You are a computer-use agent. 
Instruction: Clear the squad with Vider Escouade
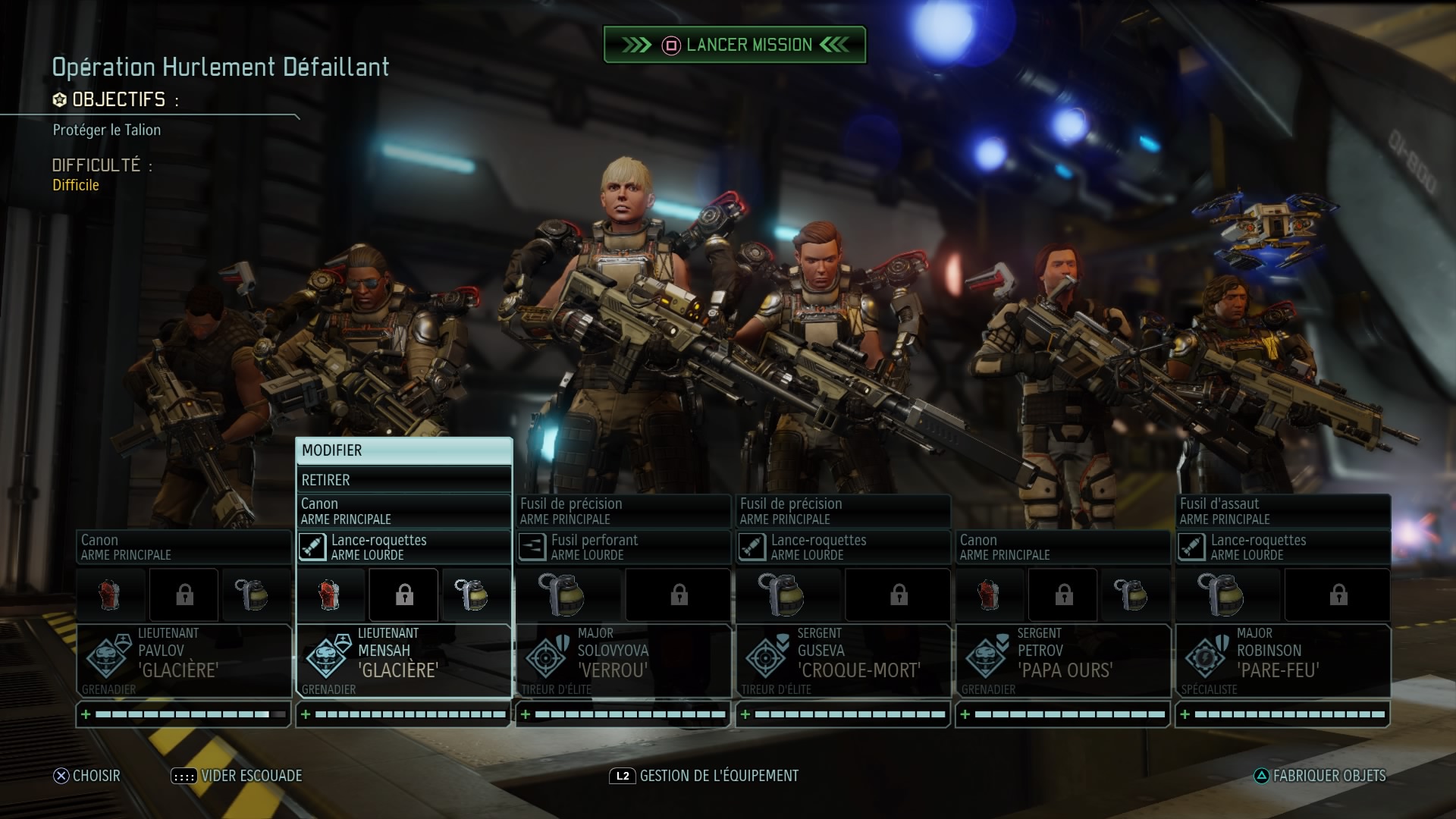(237, 776)
